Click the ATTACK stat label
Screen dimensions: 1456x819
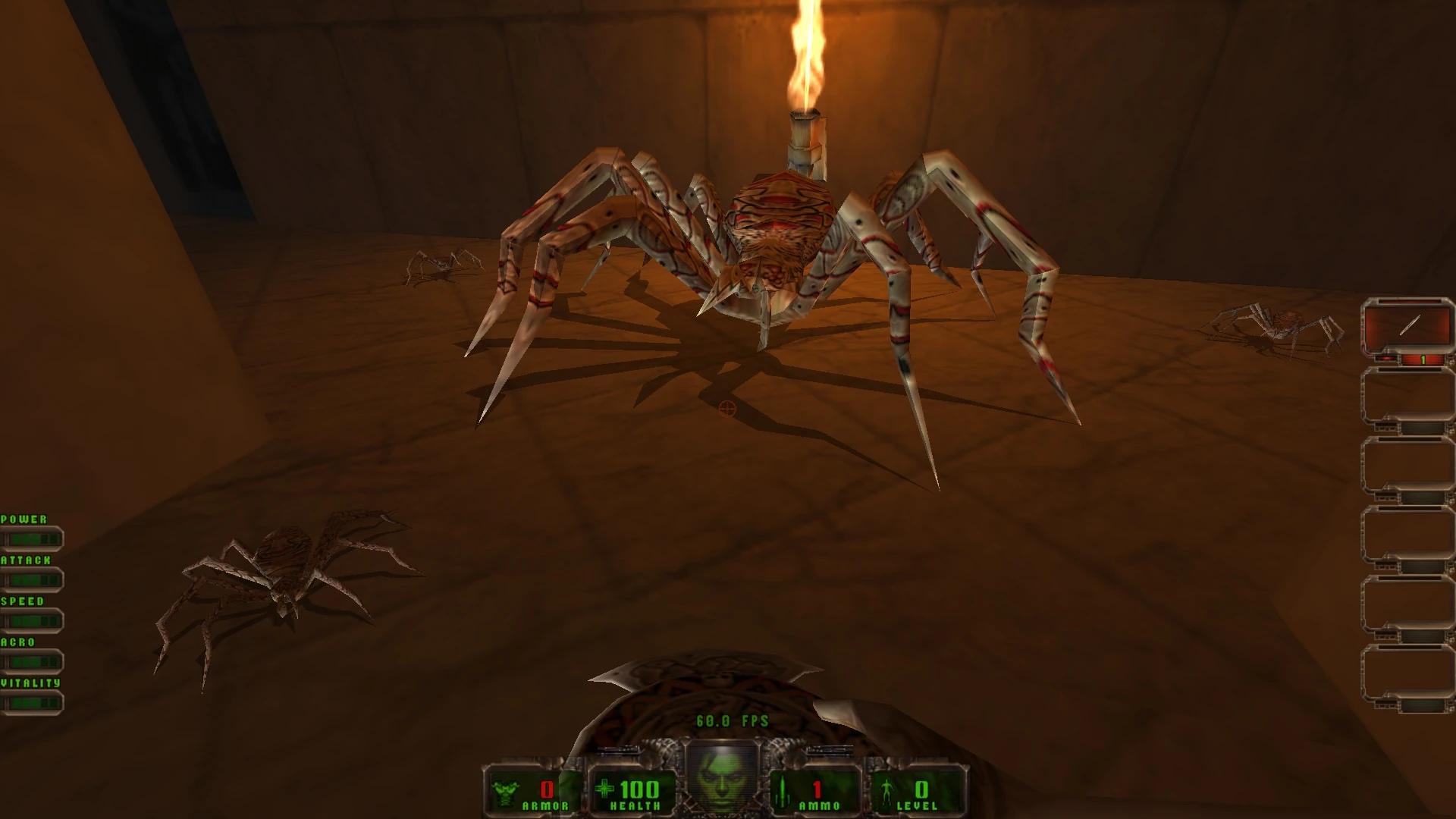[x=27, y=560]
